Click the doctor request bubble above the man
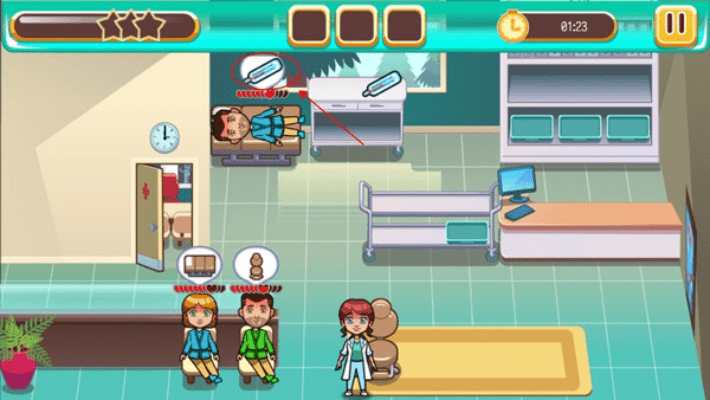710x400 pixels. tap(255, 265)
